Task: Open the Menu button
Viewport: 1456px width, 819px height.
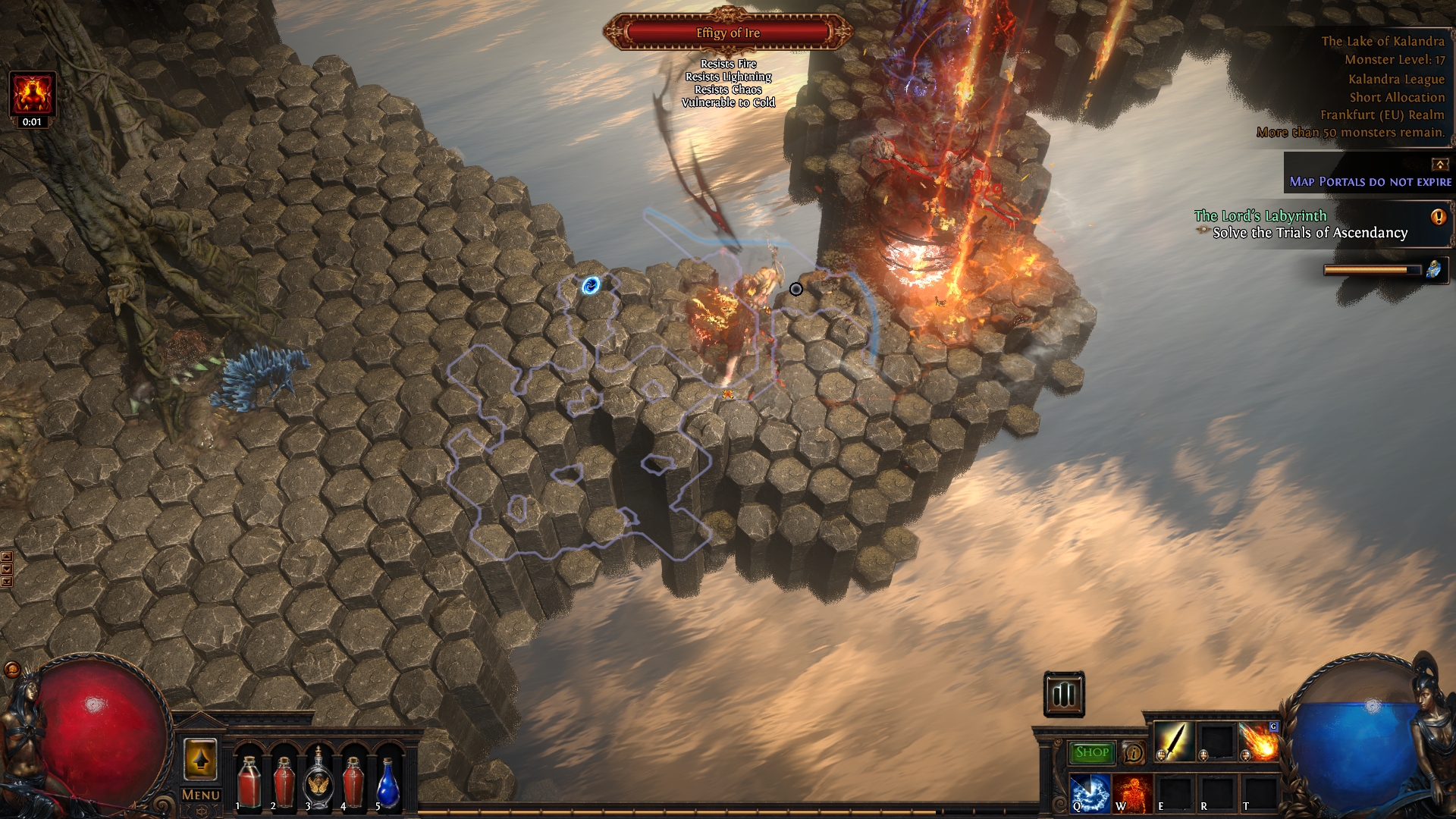Action: pyautogui.click(x=201, y=795)
